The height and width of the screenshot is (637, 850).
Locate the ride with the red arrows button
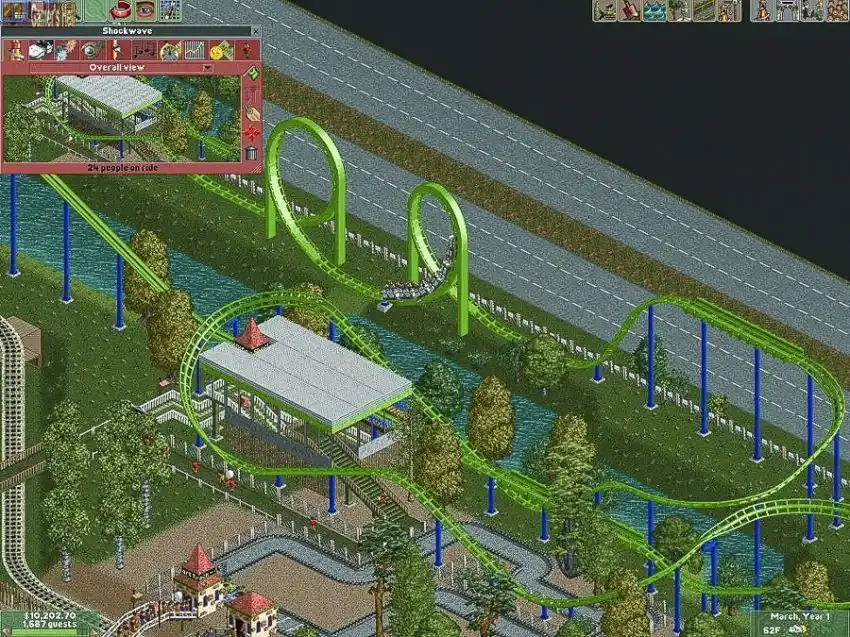[252, 134]
